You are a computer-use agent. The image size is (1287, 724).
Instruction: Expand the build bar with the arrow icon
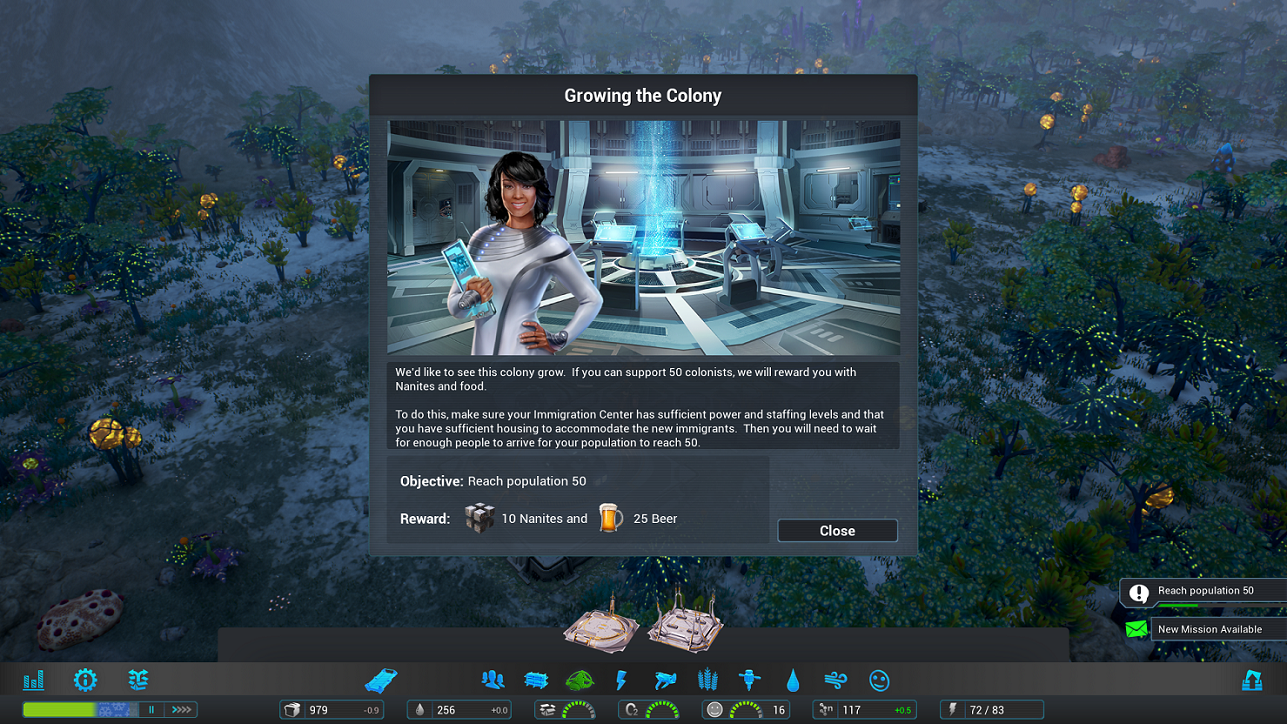click(x=181, y=708)
